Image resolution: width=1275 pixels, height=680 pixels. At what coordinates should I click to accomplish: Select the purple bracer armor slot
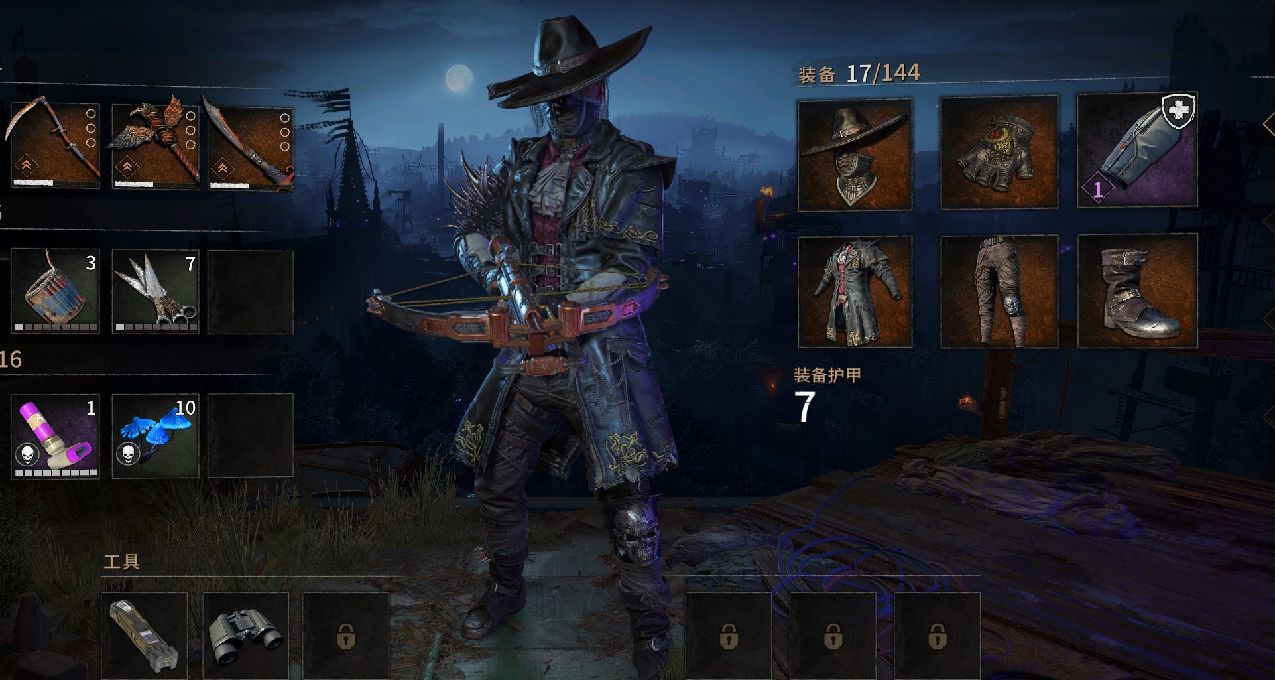tap(1137, 150)
